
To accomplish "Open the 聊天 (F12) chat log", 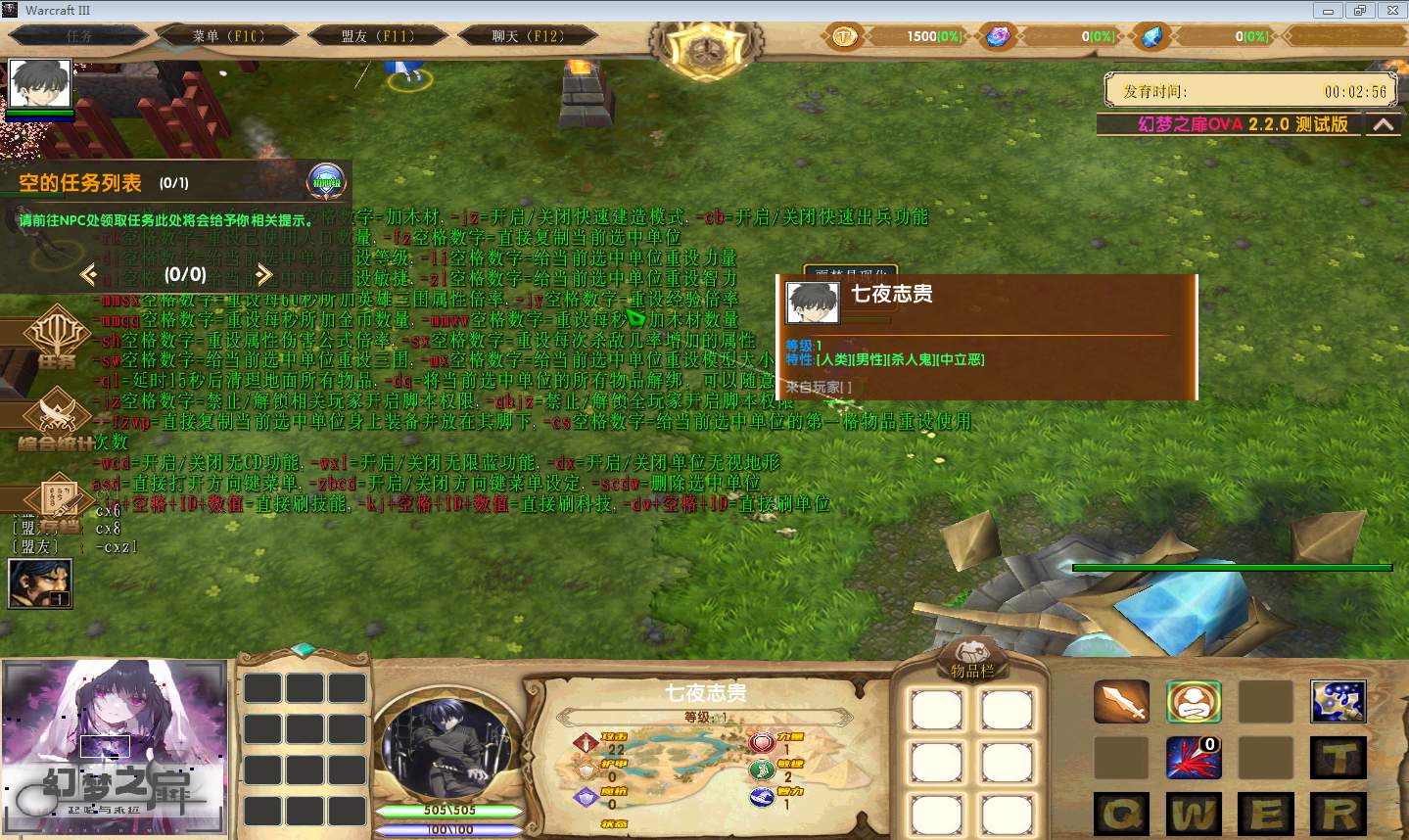I will point(528,36).
